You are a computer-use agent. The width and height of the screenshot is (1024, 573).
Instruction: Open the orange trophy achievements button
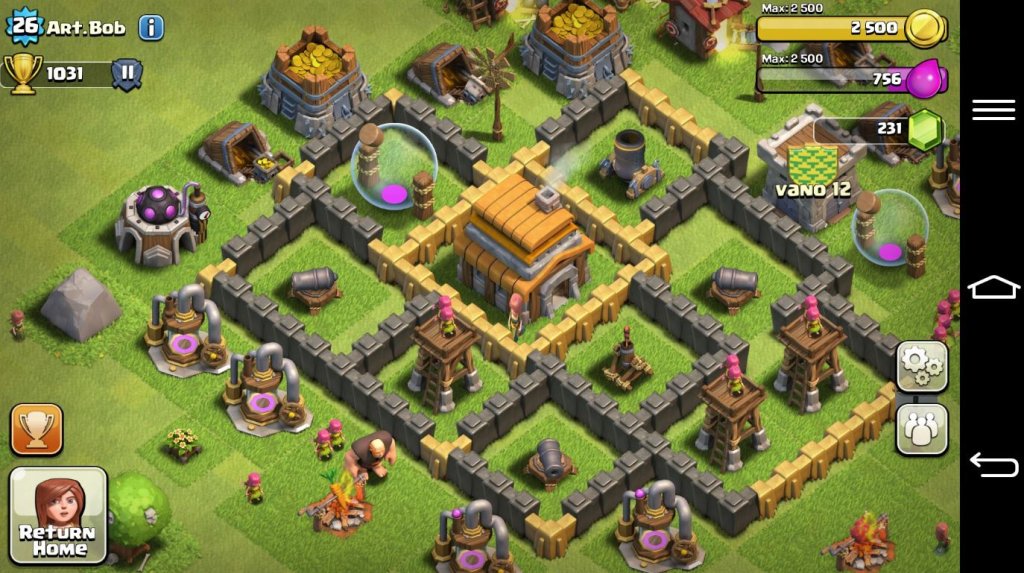click(37, 429)
